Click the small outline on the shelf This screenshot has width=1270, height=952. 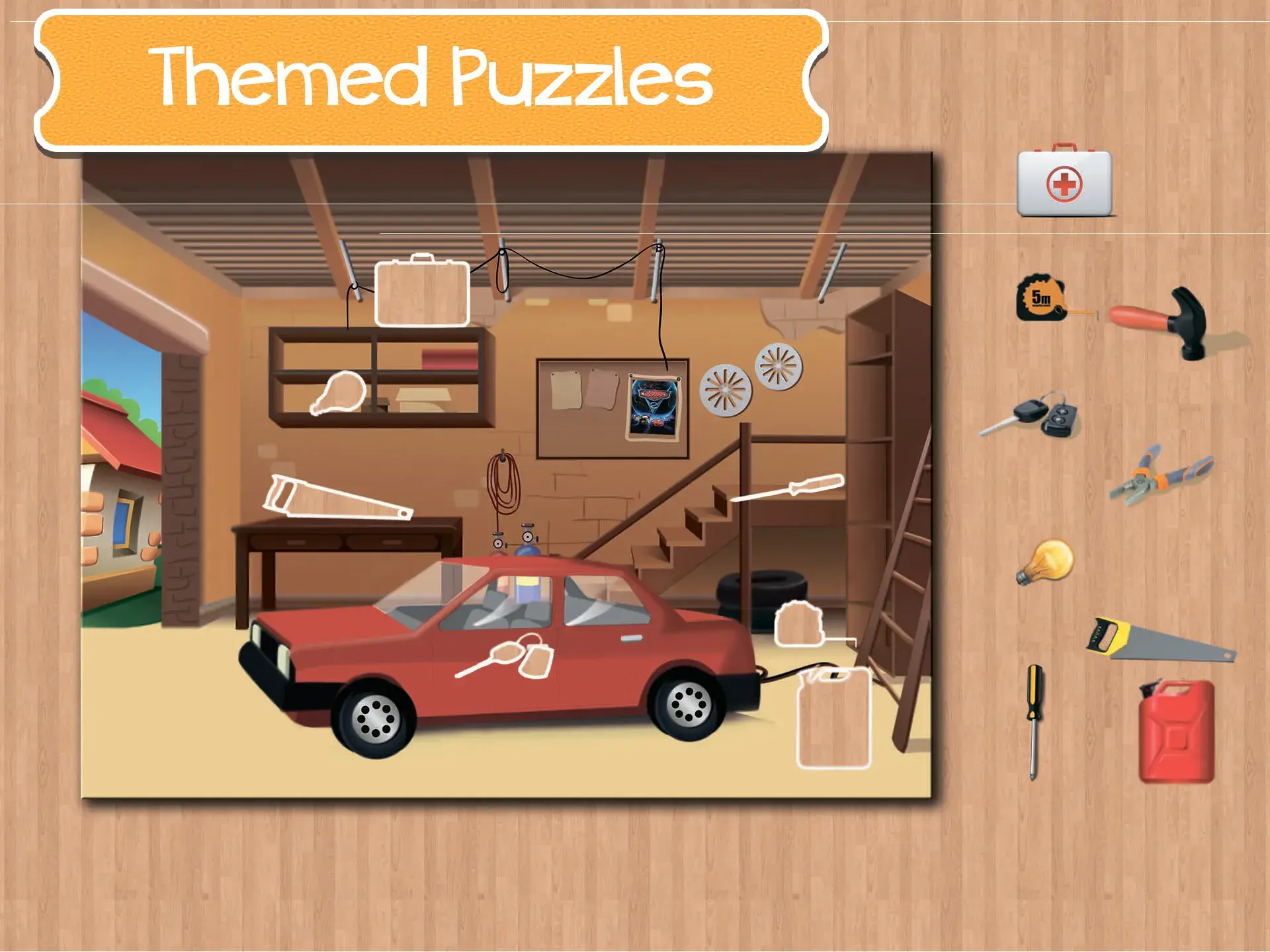(x=339, y=397)
